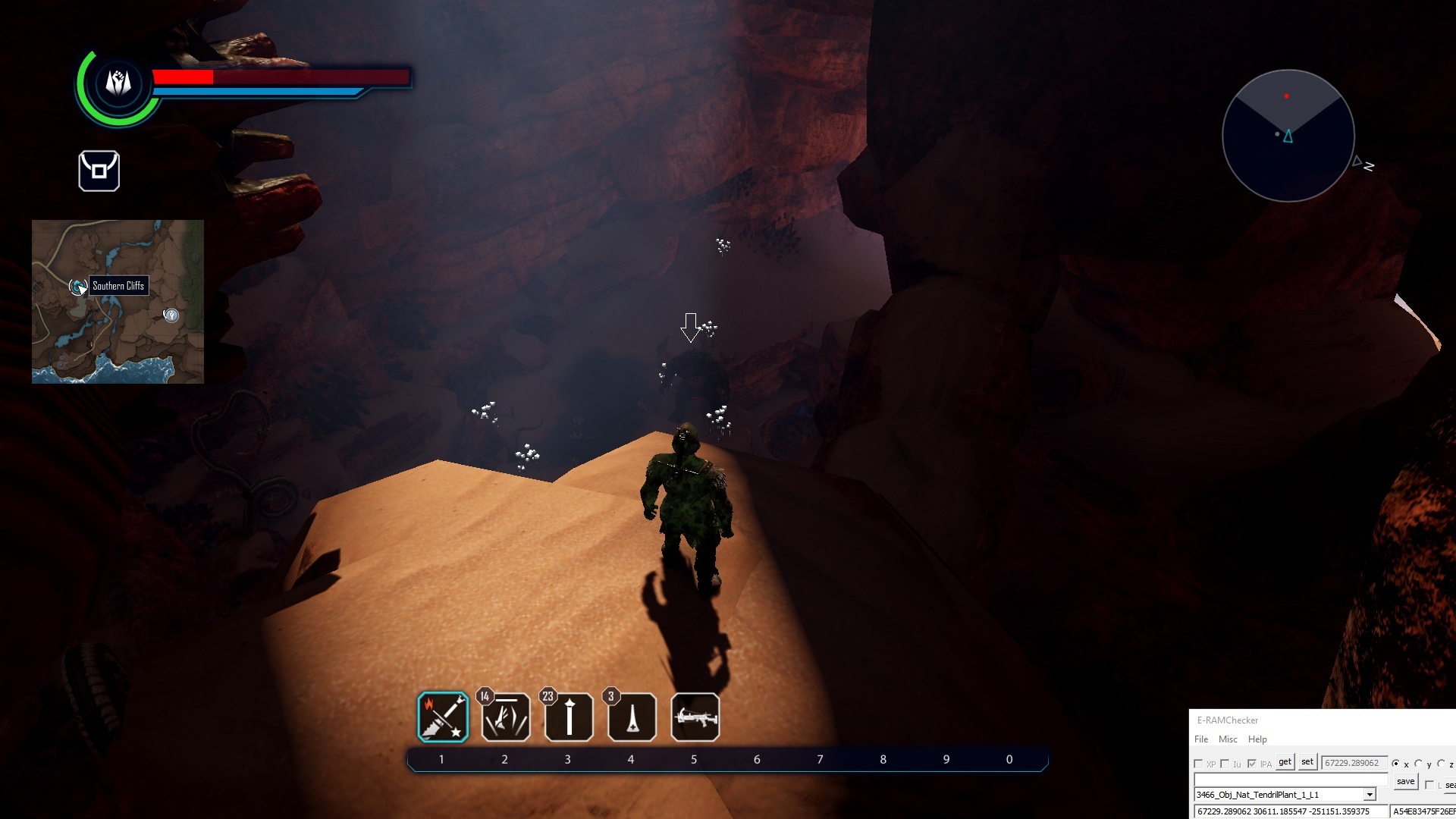Click the E-RAMChecker 'set' button
The height and width of the screenshot is (819, 1456).
[x=1307, y=762]
